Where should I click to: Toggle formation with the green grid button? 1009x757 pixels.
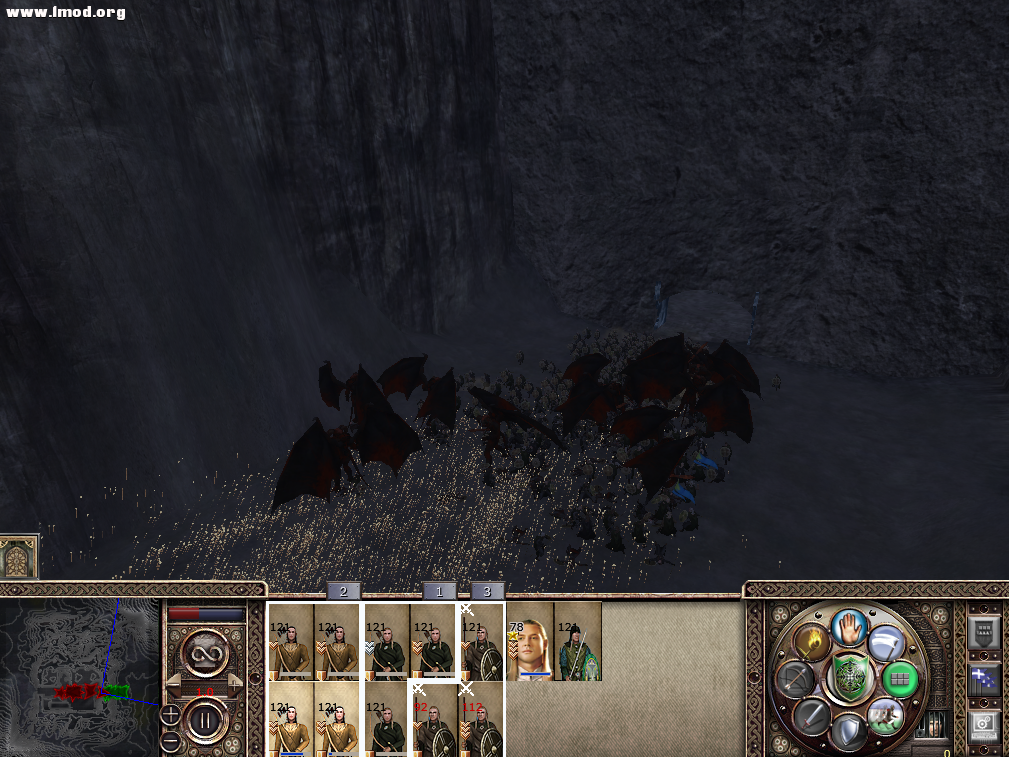902,678
